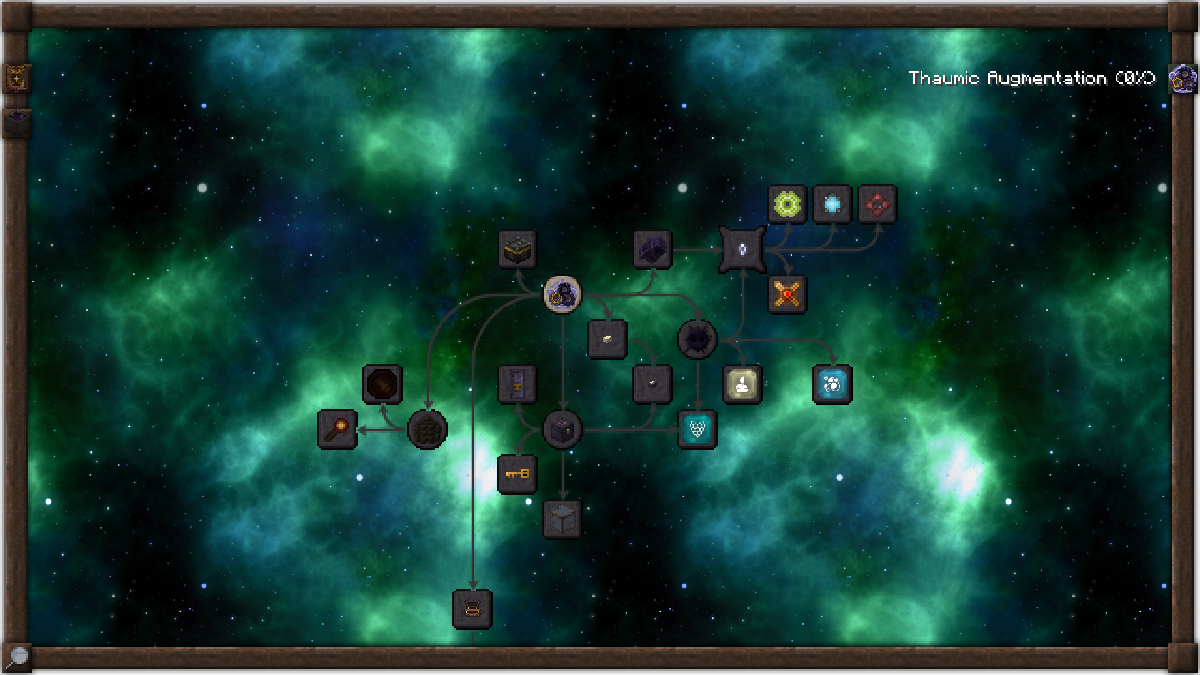Open the orange crossed-X research node
The height and width of the screenshot is (675, 1200).
pyautogui.click(x=787, y=294)
